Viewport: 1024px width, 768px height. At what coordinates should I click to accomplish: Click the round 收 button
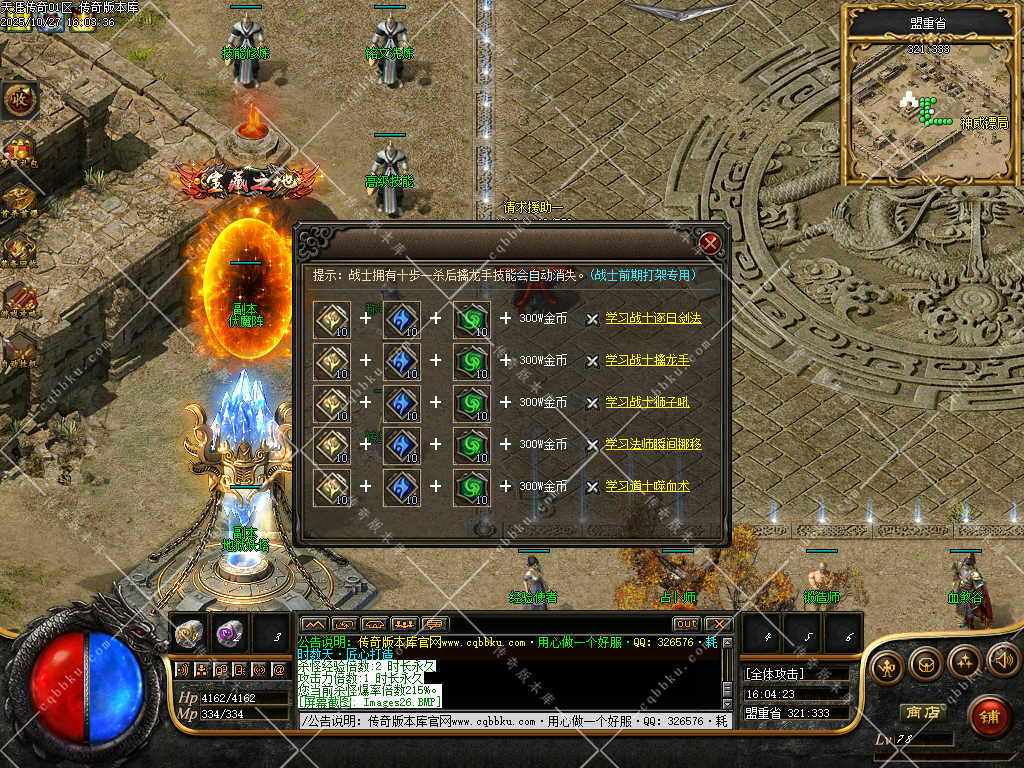[18, 99]
